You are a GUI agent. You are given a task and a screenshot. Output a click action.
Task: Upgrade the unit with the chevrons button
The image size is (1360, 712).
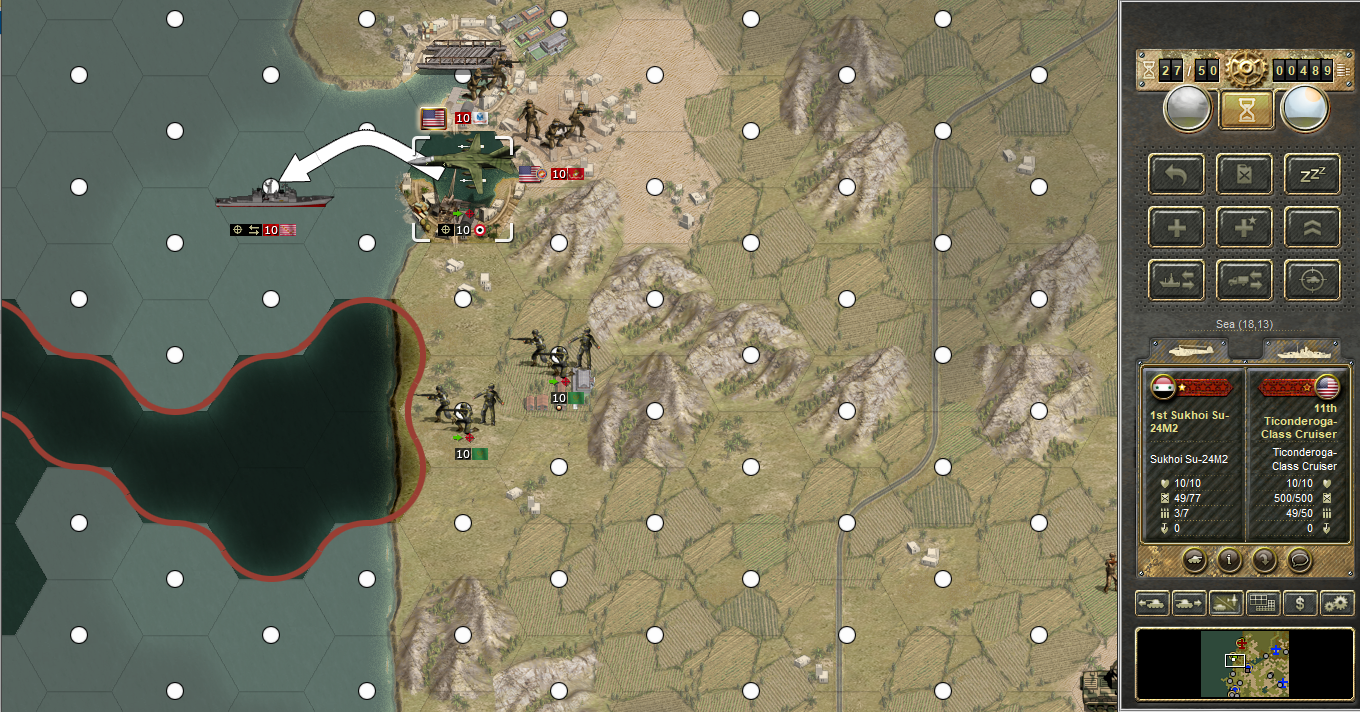(x=1312, y=228)
